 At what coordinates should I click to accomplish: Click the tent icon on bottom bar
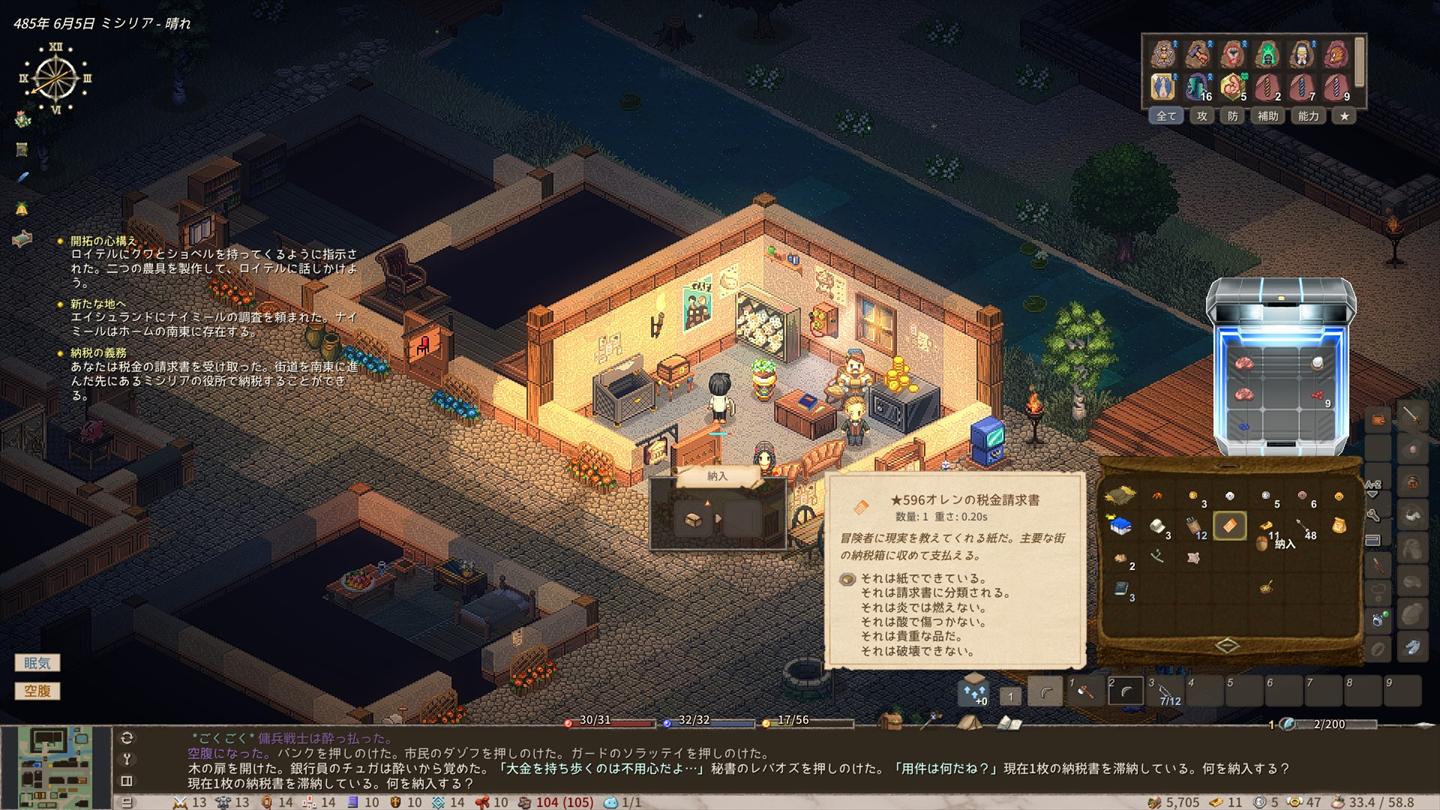(967, 720)
